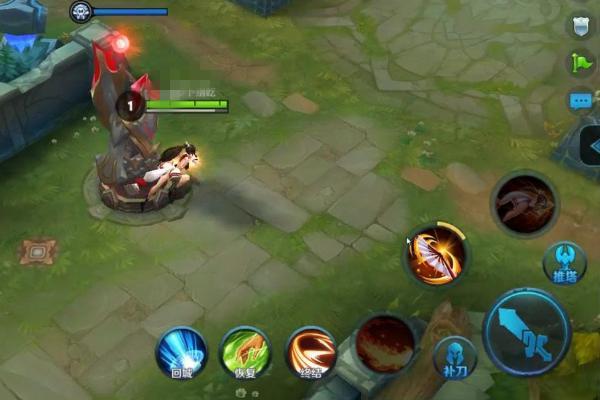
Task: Hit the large sword basic attack button
Action: (526, 331)
